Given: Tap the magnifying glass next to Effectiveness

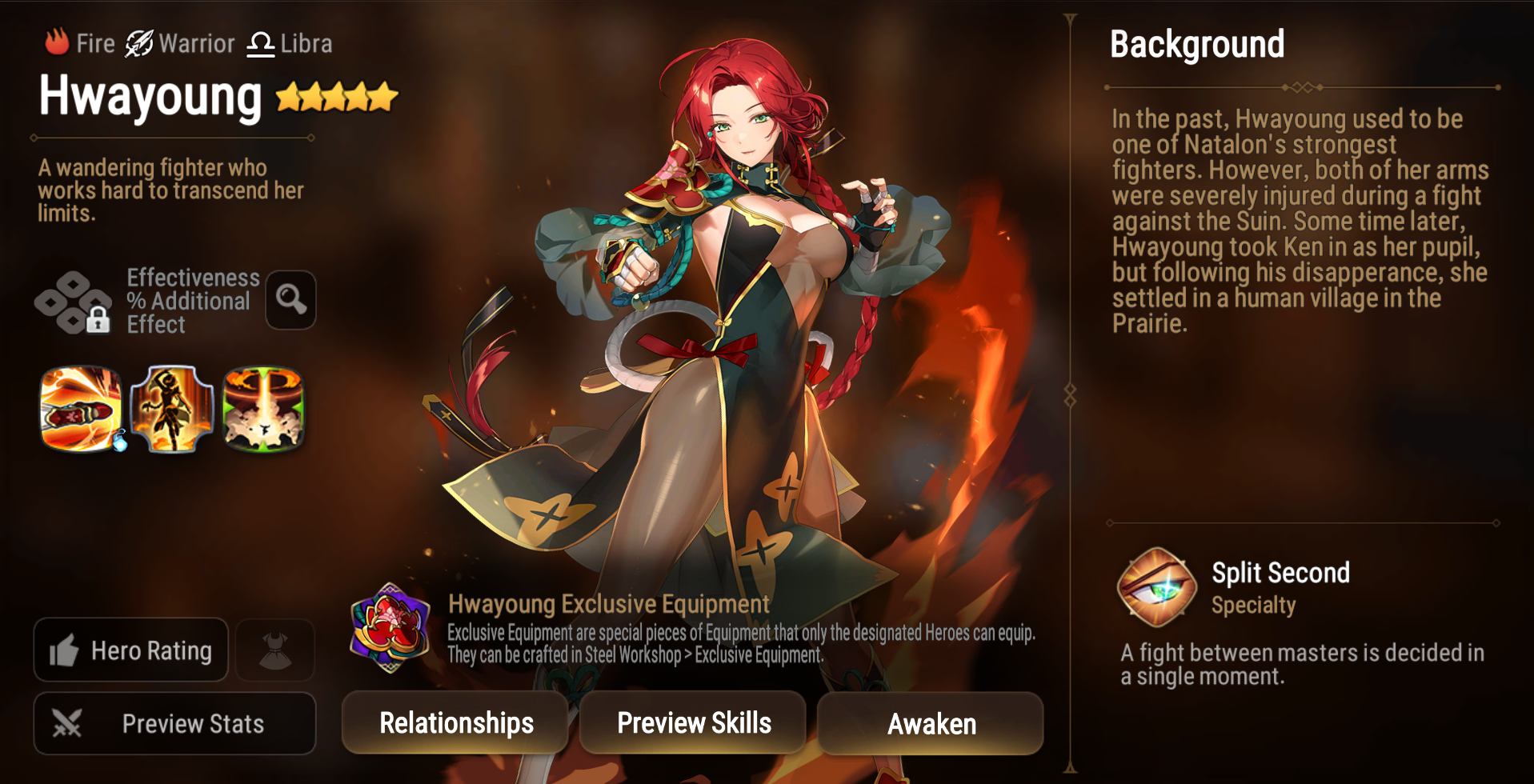Looking at the screenshot, I should pyautogui.click(x=290, y=299).
